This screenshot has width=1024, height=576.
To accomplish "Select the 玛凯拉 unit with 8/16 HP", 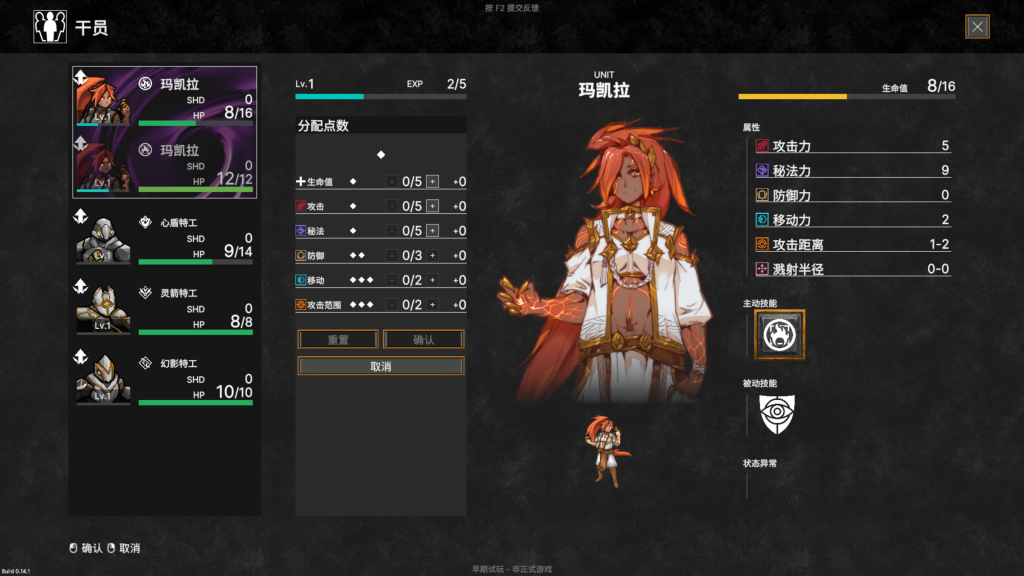I will [x=165, y=98].
